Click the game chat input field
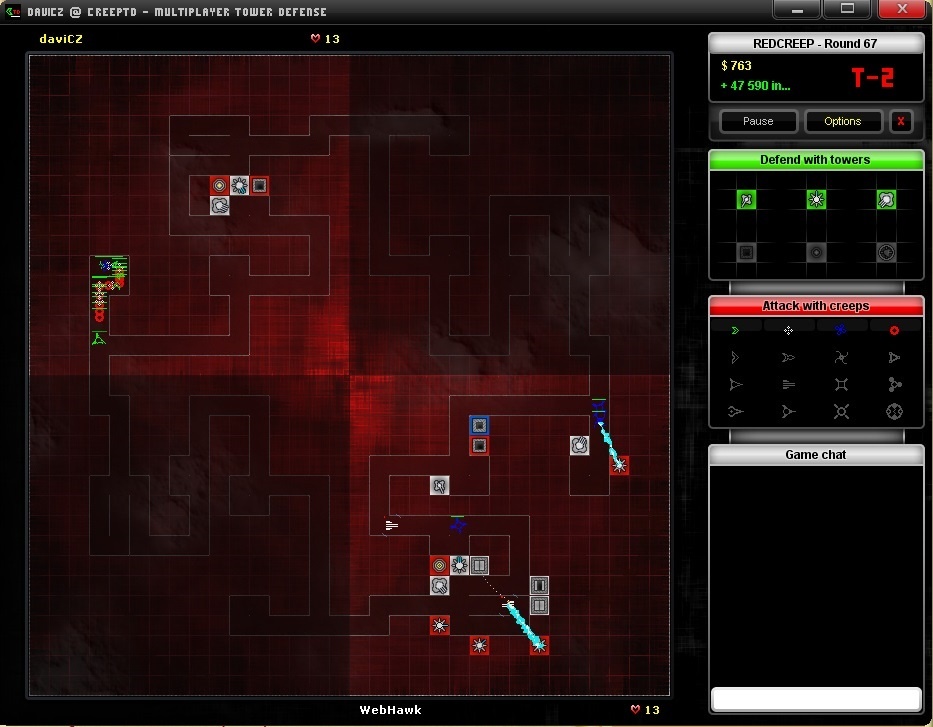 [816, 698]
